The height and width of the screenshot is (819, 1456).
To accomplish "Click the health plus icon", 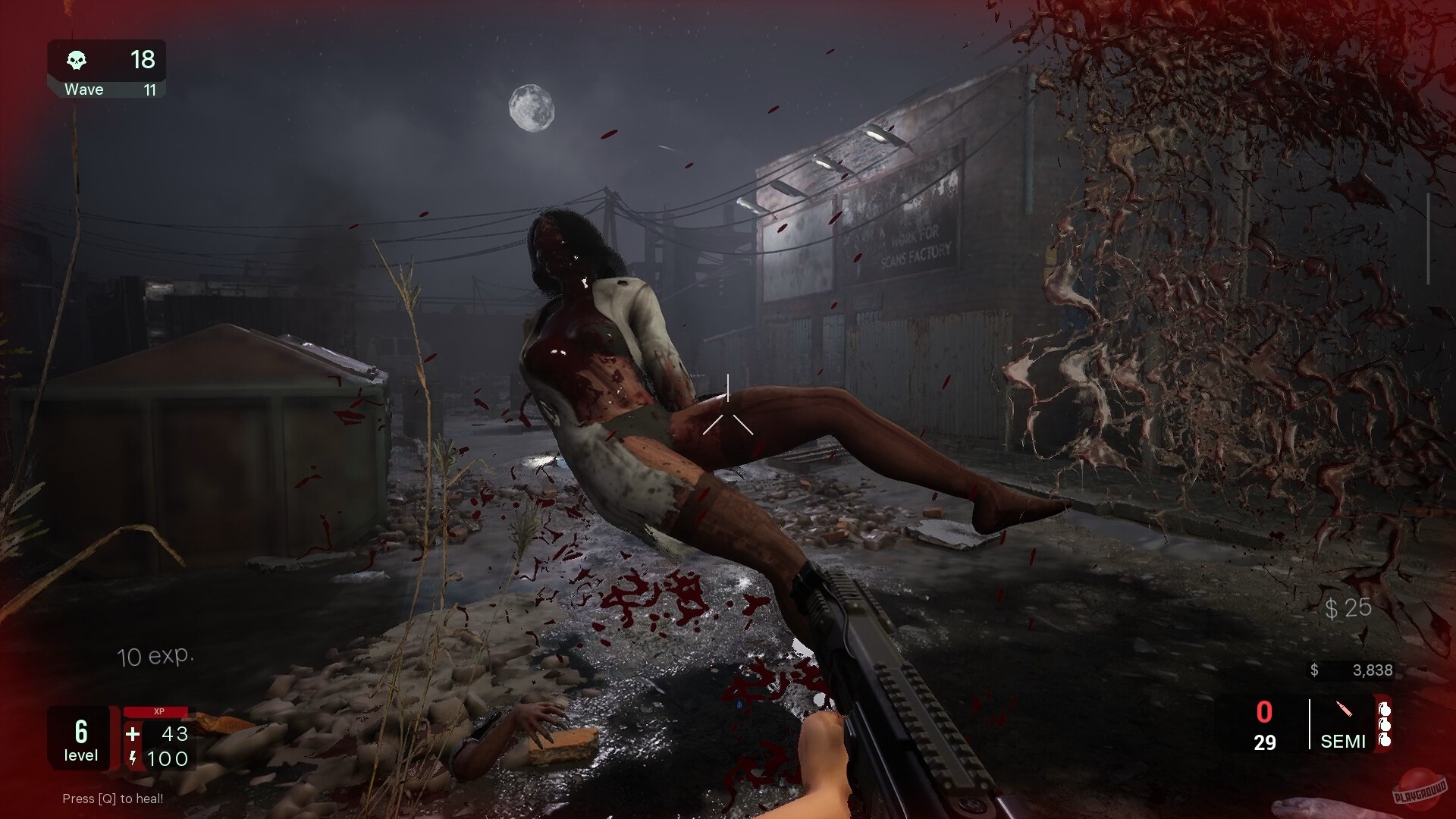I will 133,734.
